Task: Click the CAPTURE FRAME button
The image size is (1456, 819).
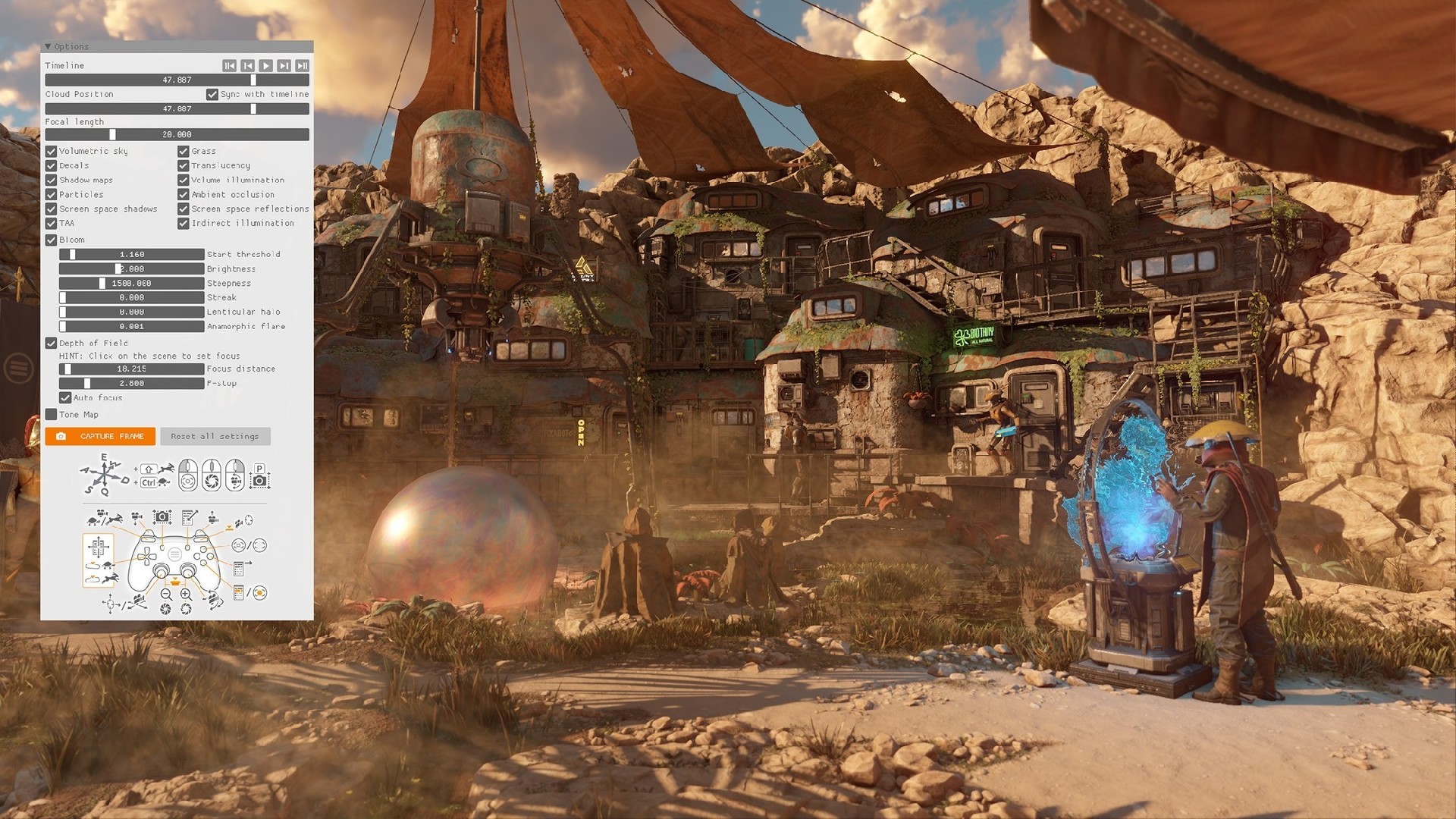Action: pos(100,436)
